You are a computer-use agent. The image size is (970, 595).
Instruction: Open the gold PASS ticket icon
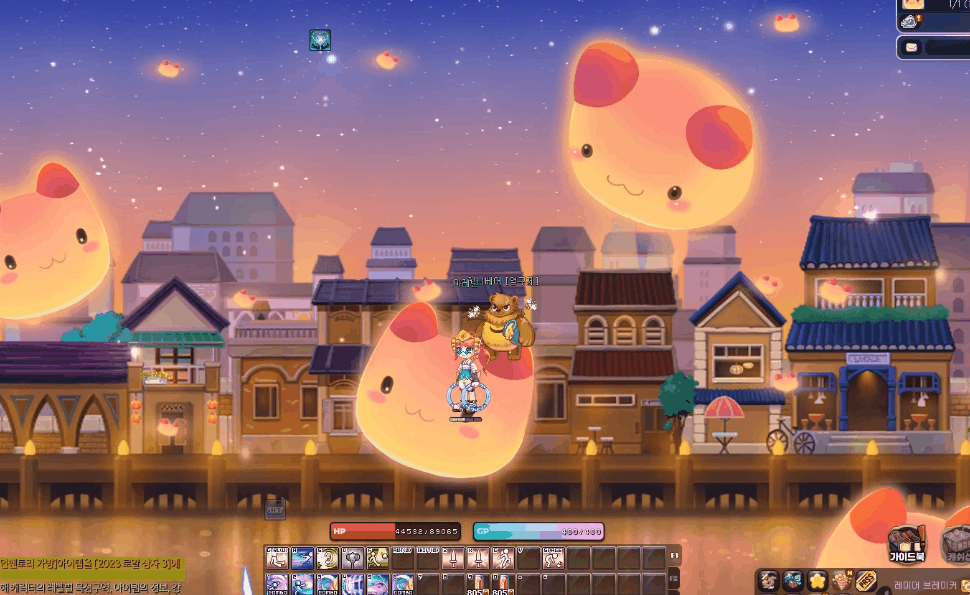pos(866,580)
